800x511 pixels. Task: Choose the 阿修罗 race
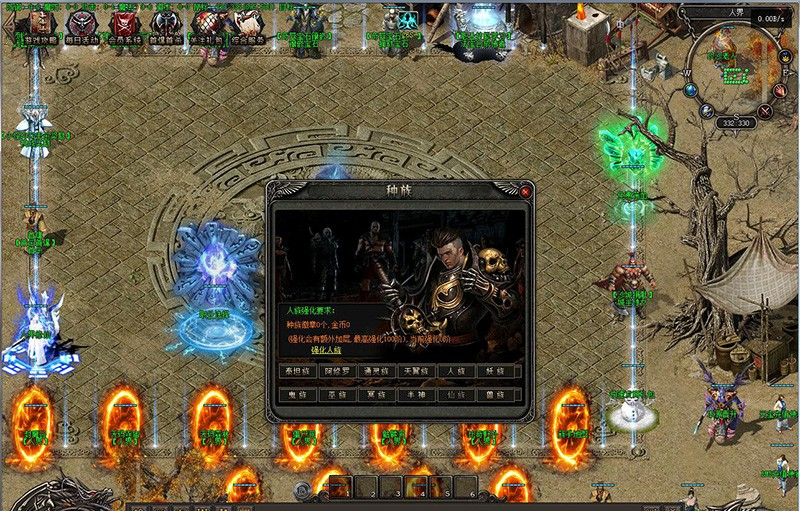tap(341, 371)
